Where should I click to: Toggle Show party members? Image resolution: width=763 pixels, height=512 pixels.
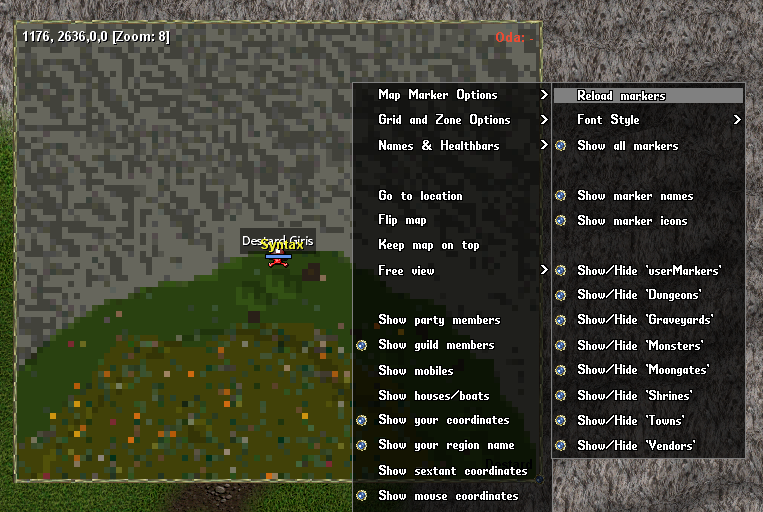pos(438,320)
